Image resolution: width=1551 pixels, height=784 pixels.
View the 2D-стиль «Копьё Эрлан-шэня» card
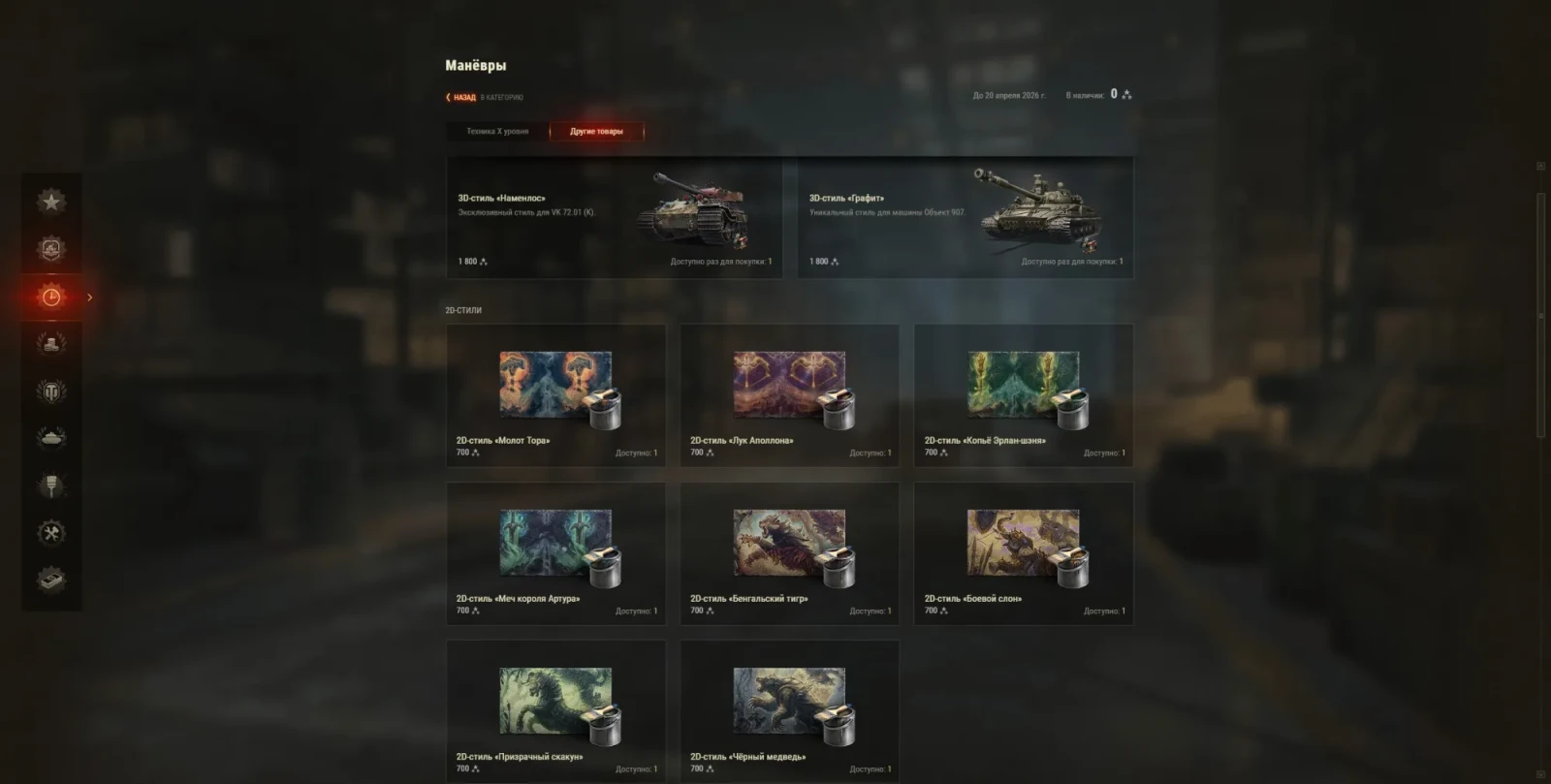pos(1024,395)
